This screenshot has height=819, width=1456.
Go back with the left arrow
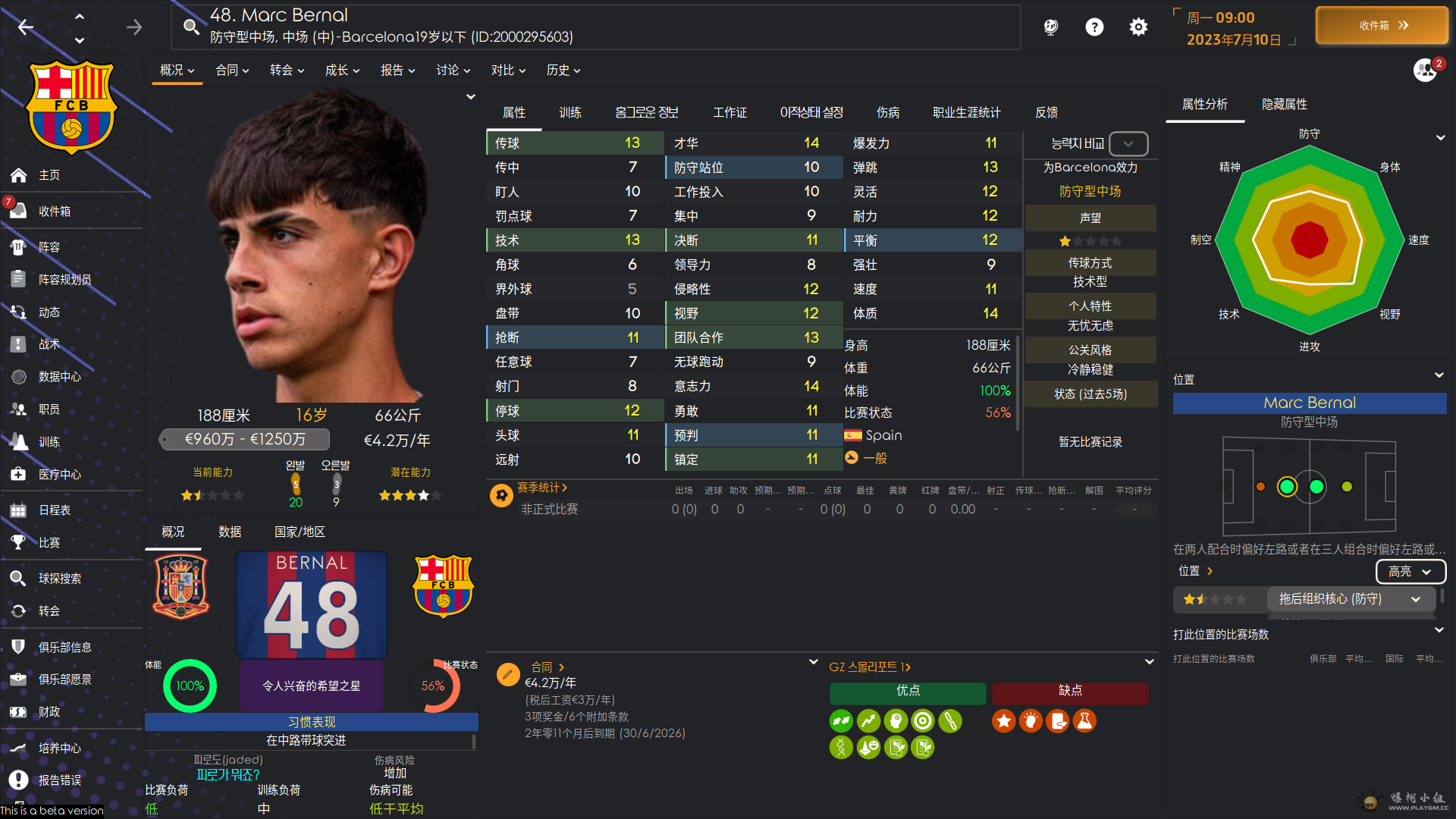[26, 27]
